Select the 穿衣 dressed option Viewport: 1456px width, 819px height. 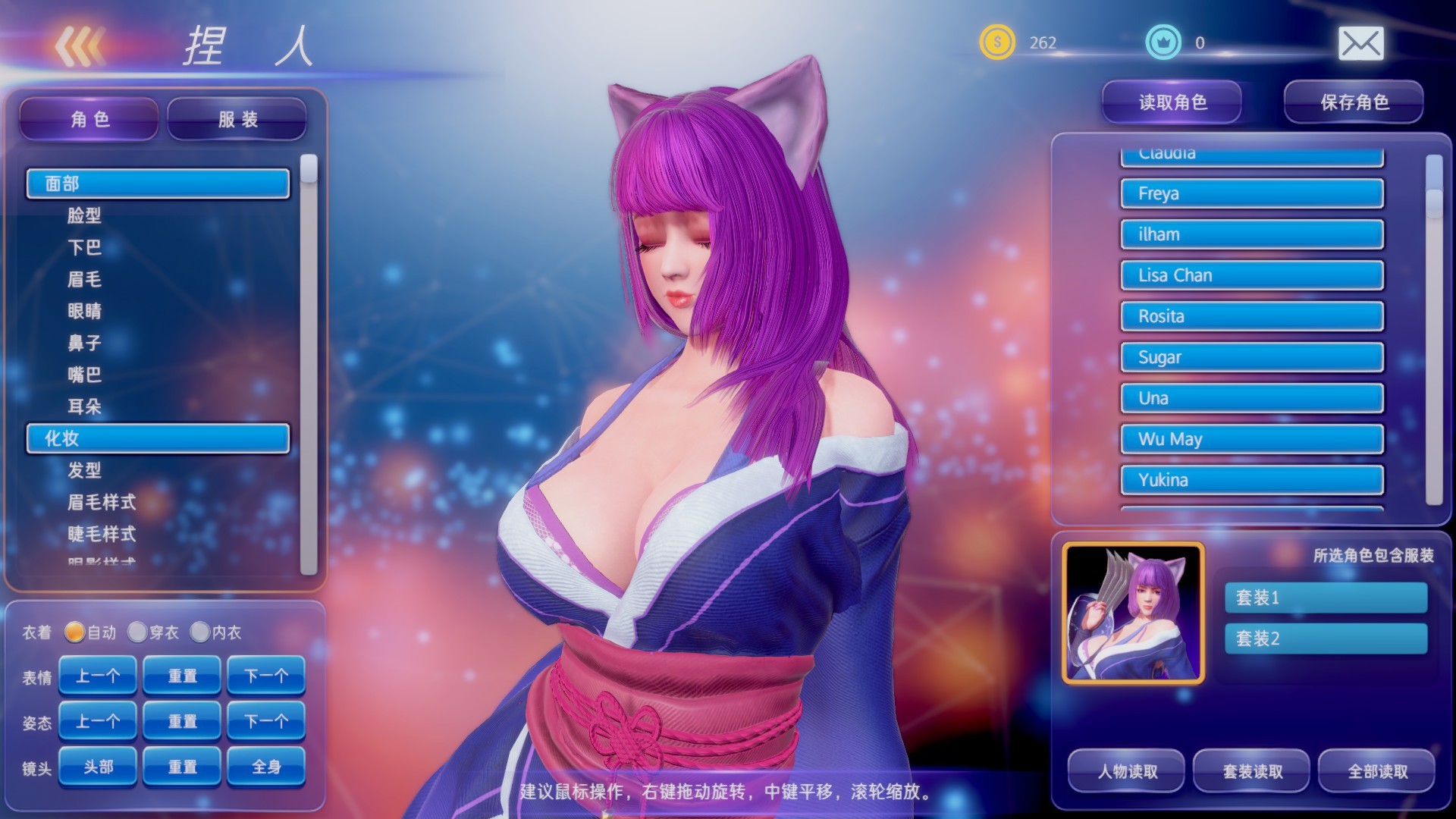click(x=139, y=632)
